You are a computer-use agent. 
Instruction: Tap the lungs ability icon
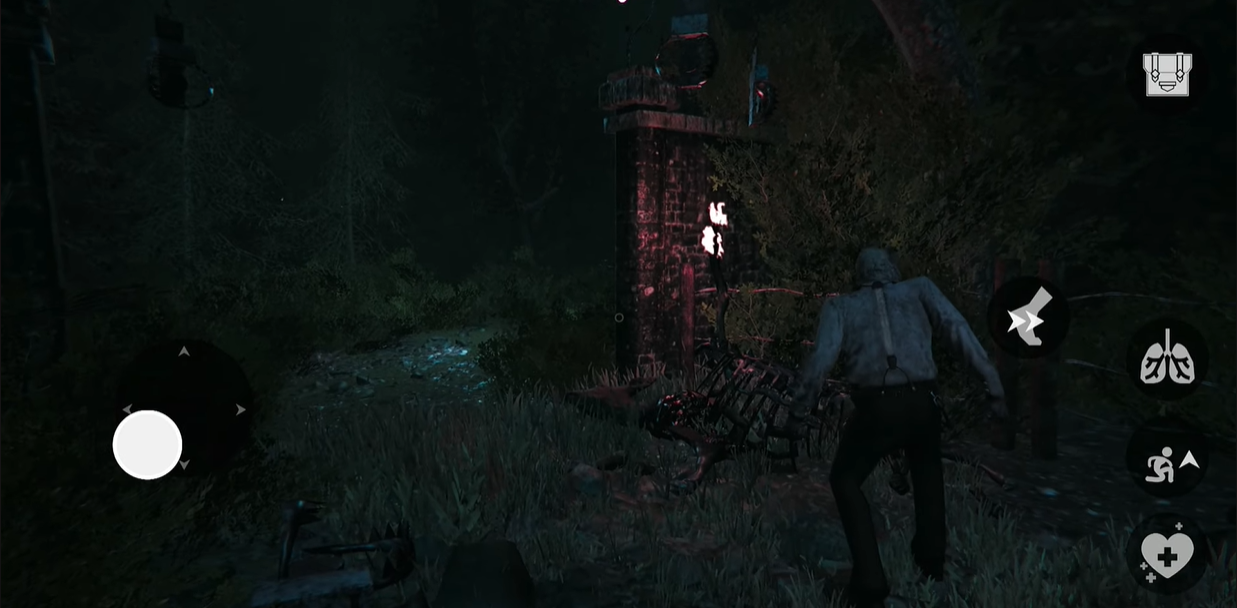pos(1167,360)
